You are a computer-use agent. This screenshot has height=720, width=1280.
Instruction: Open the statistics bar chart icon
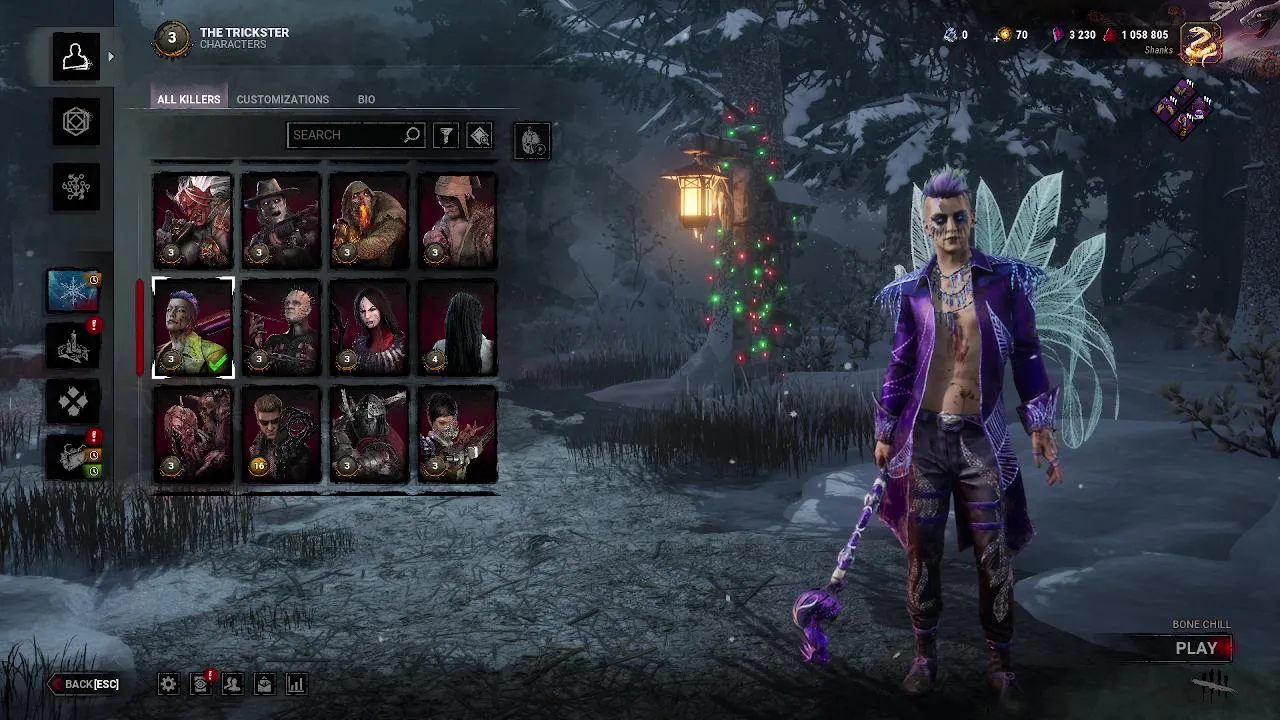(296, 684)
